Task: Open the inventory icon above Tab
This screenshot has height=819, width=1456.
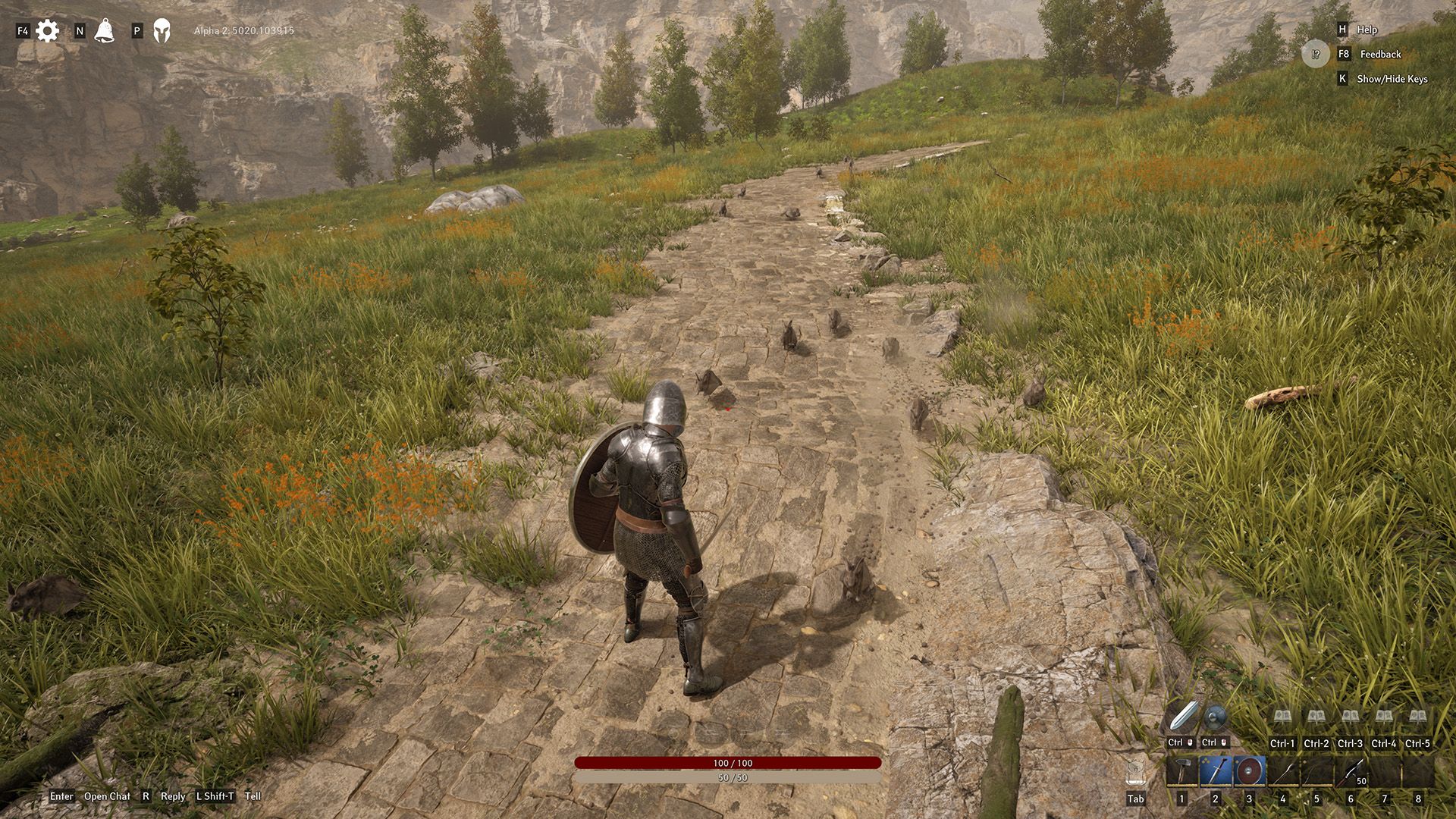Action: click(x=1135, y=772)
